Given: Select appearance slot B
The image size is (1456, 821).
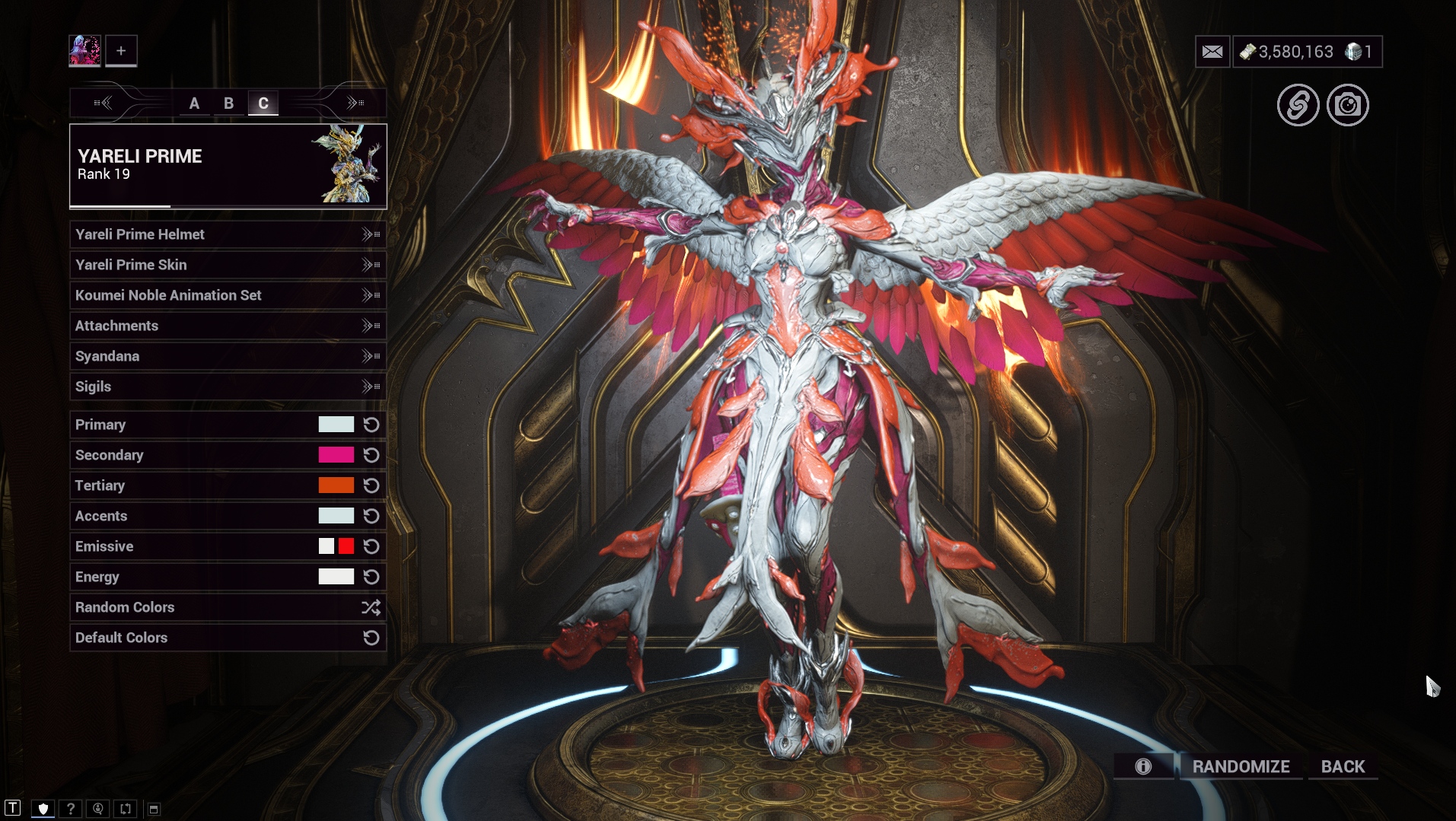Looking at the screenshot, I should [228, 103].
